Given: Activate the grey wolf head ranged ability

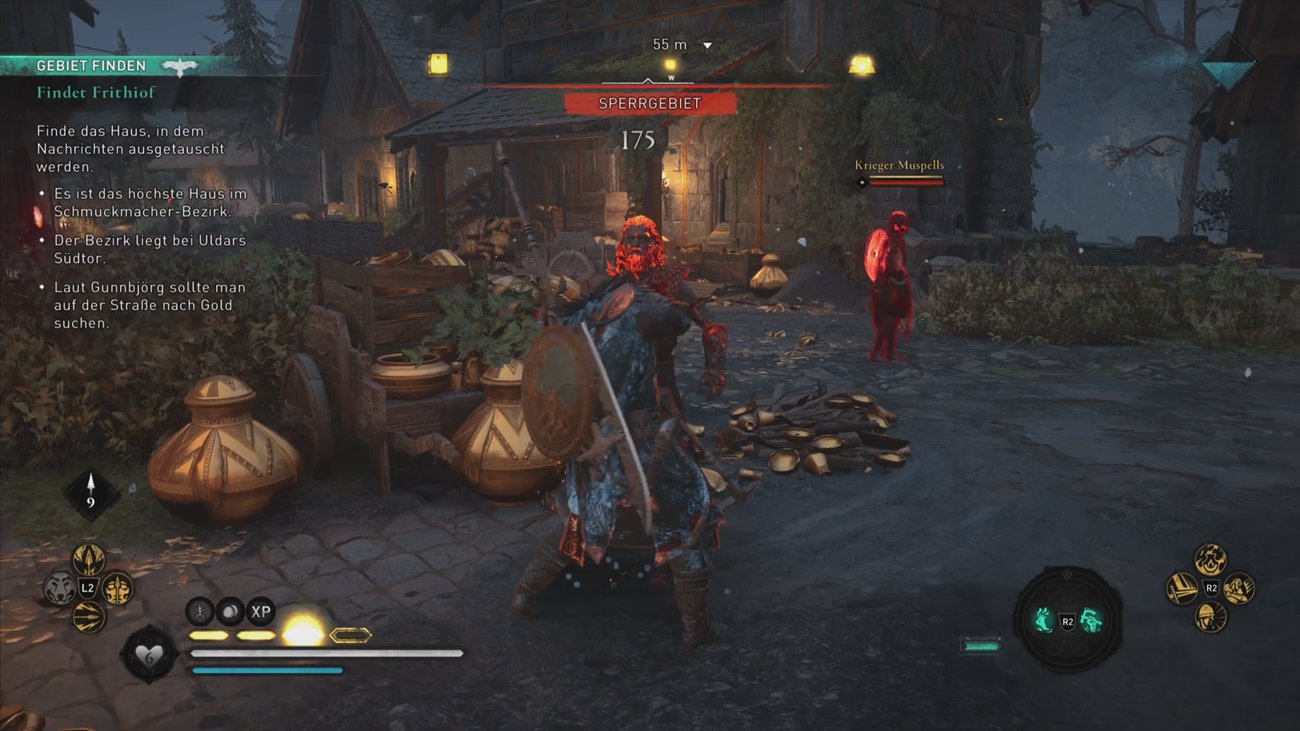Looking at the screenshot, I should (x=60, y=588).
